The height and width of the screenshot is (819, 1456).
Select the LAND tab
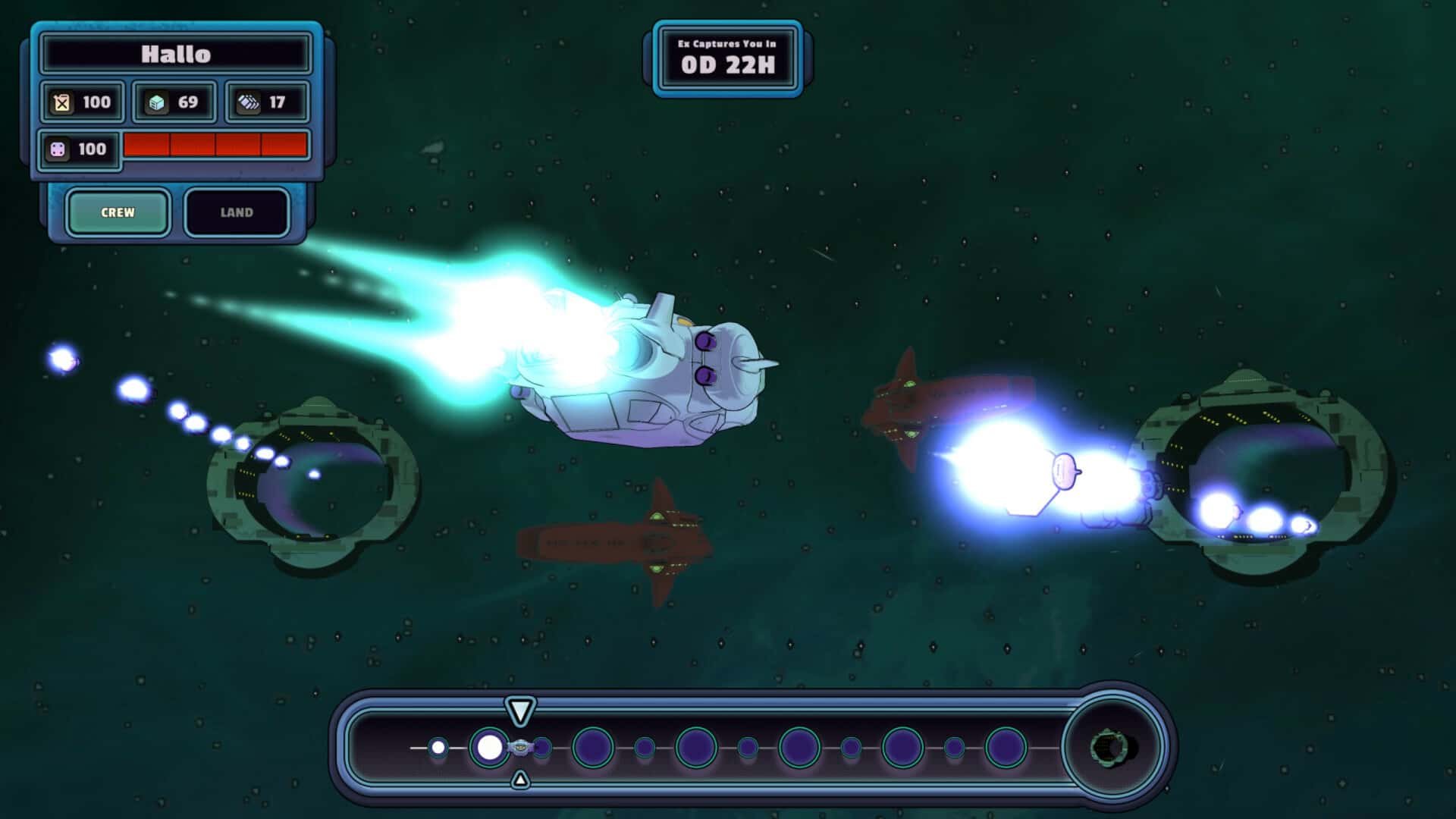(237, 212)
